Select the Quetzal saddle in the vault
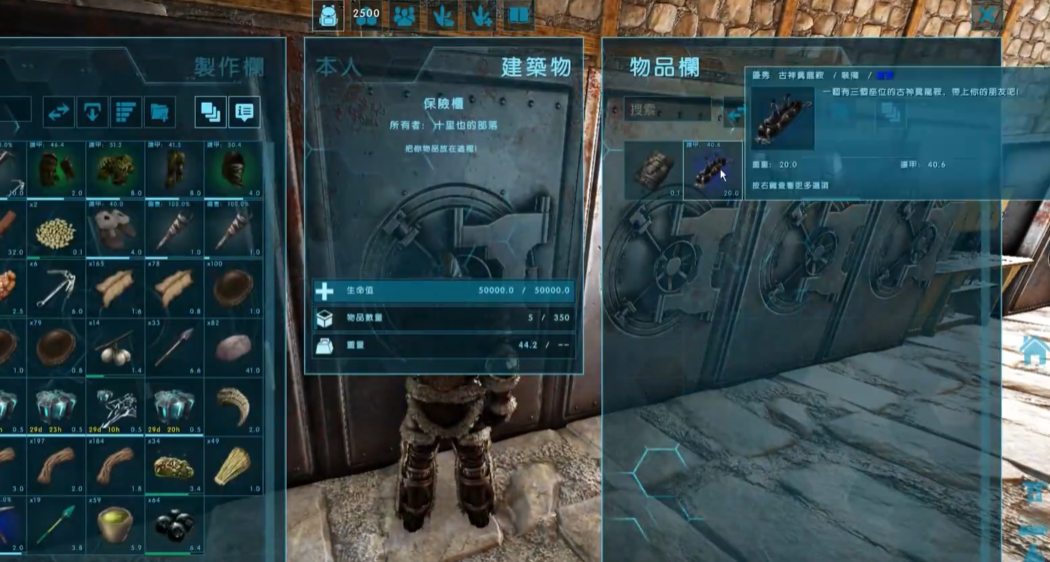The image size is (1050, 562). (713, 170)
